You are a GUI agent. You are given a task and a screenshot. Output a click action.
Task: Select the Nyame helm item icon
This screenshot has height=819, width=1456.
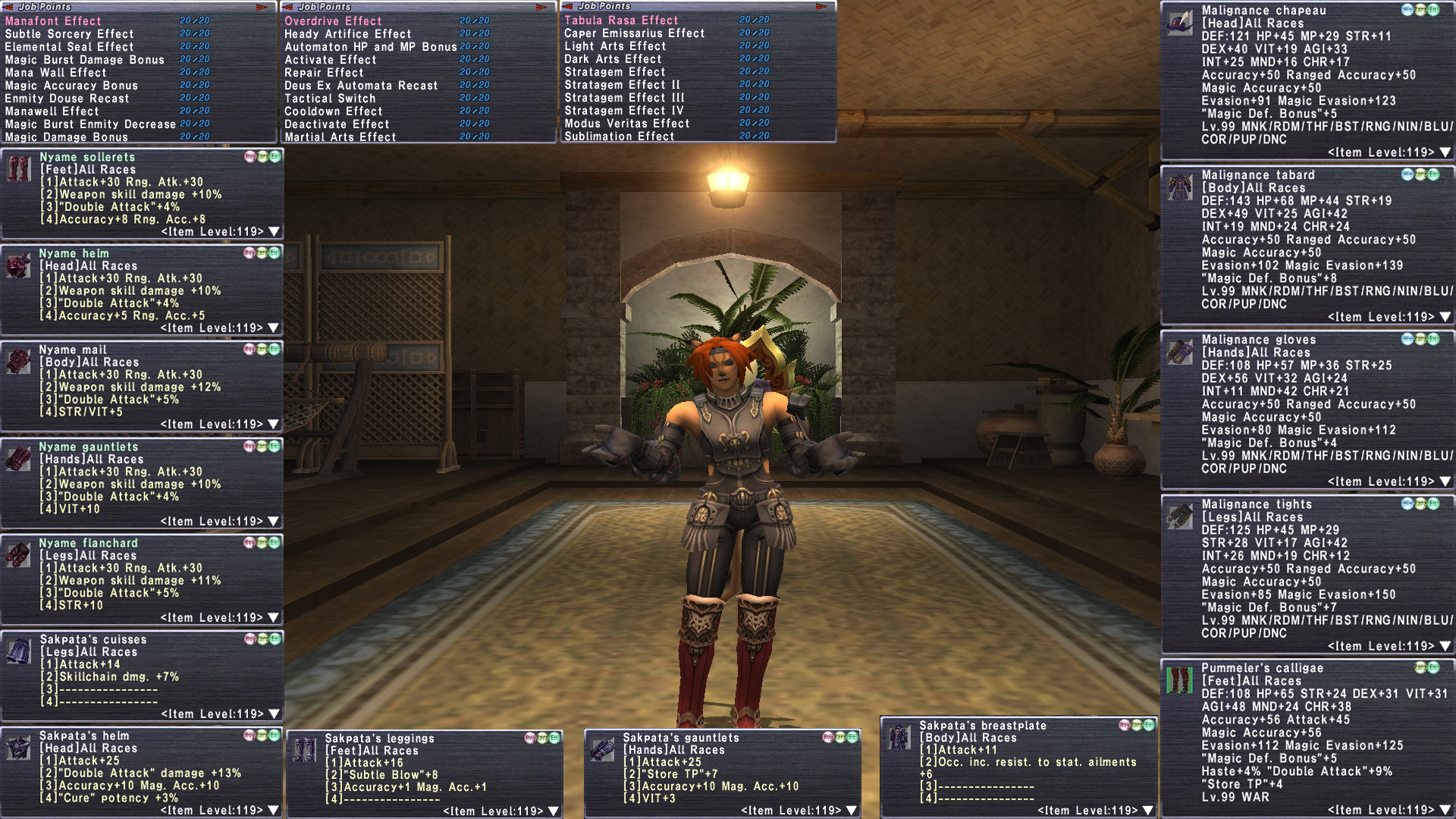[18, 266]
